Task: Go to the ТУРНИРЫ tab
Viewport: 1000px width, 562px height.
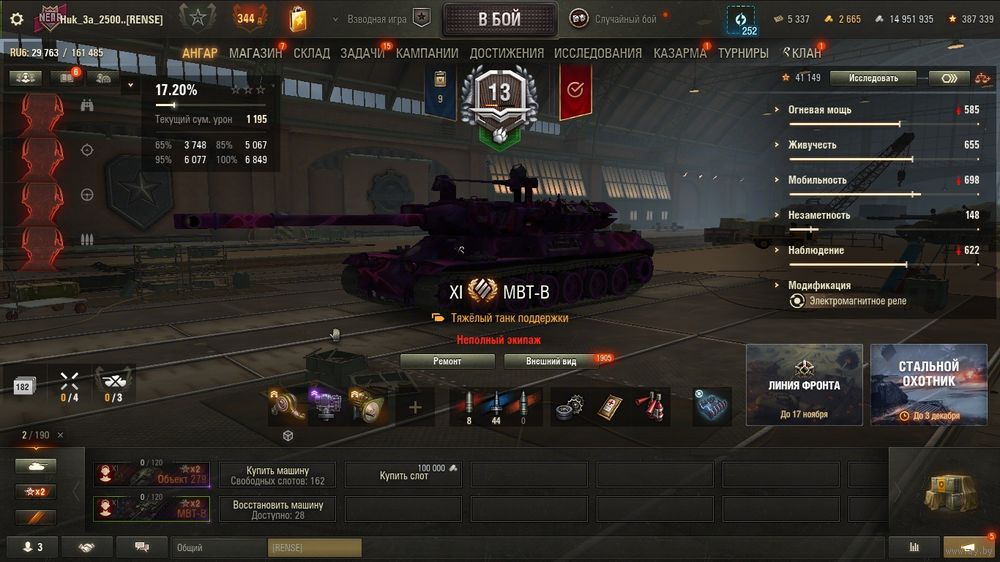Action: coord(743,53)
